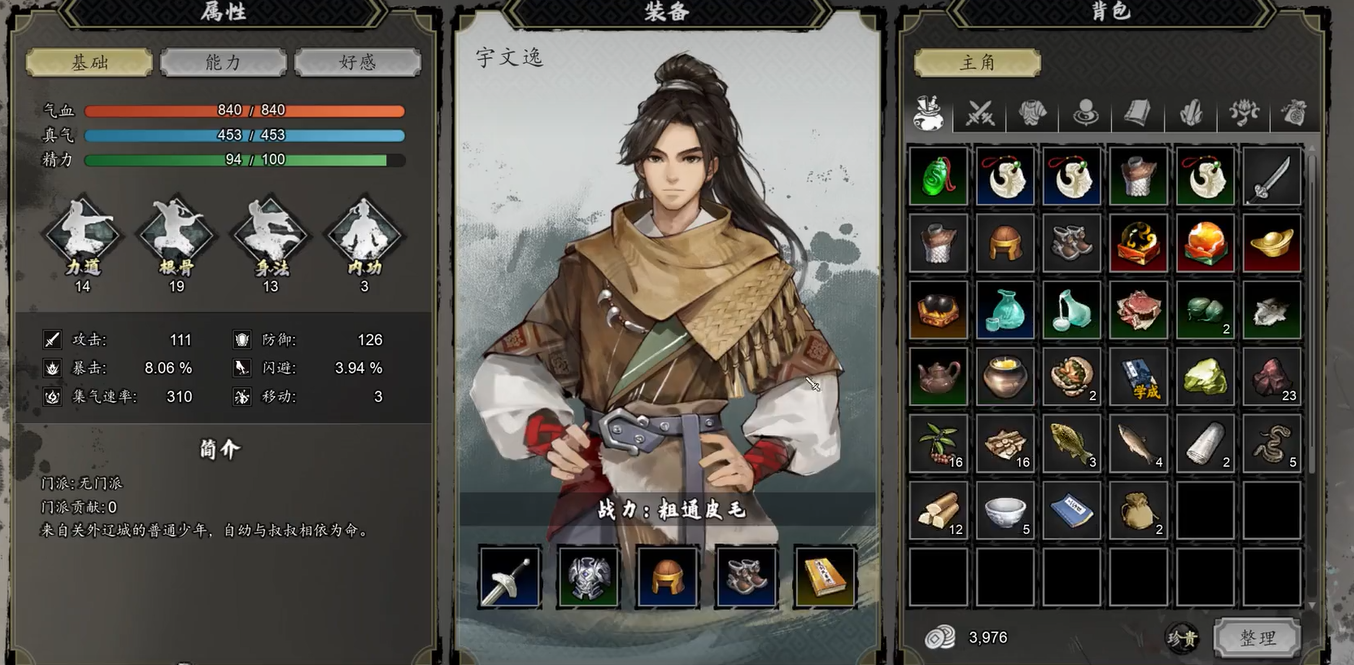Select the equipped sword slot under the portrait
1354x665 pixels.
pos(510,577)
